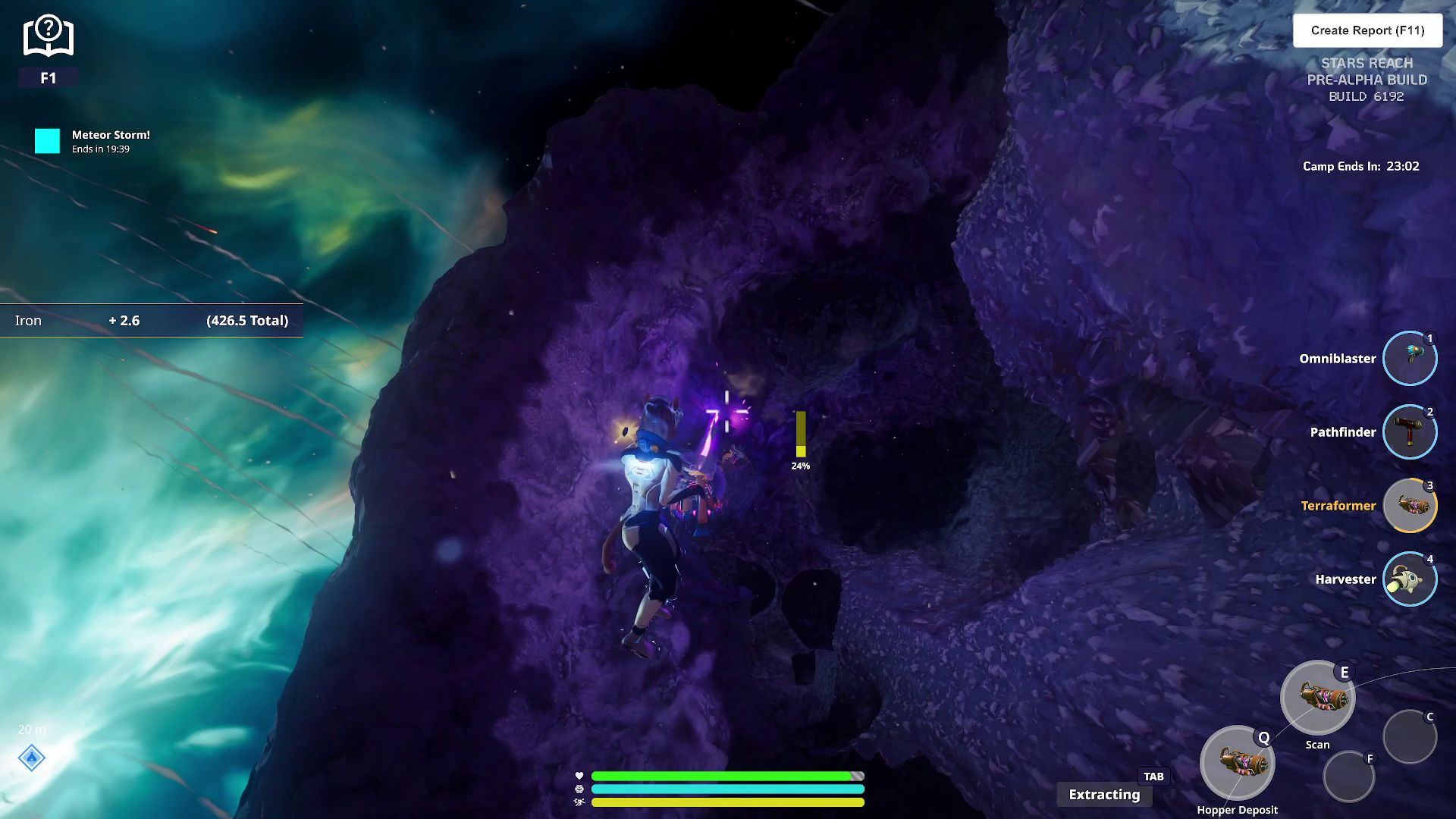Select the blue diamond waypoint marker
The image size is (1456, 819).
coord(32,758)
